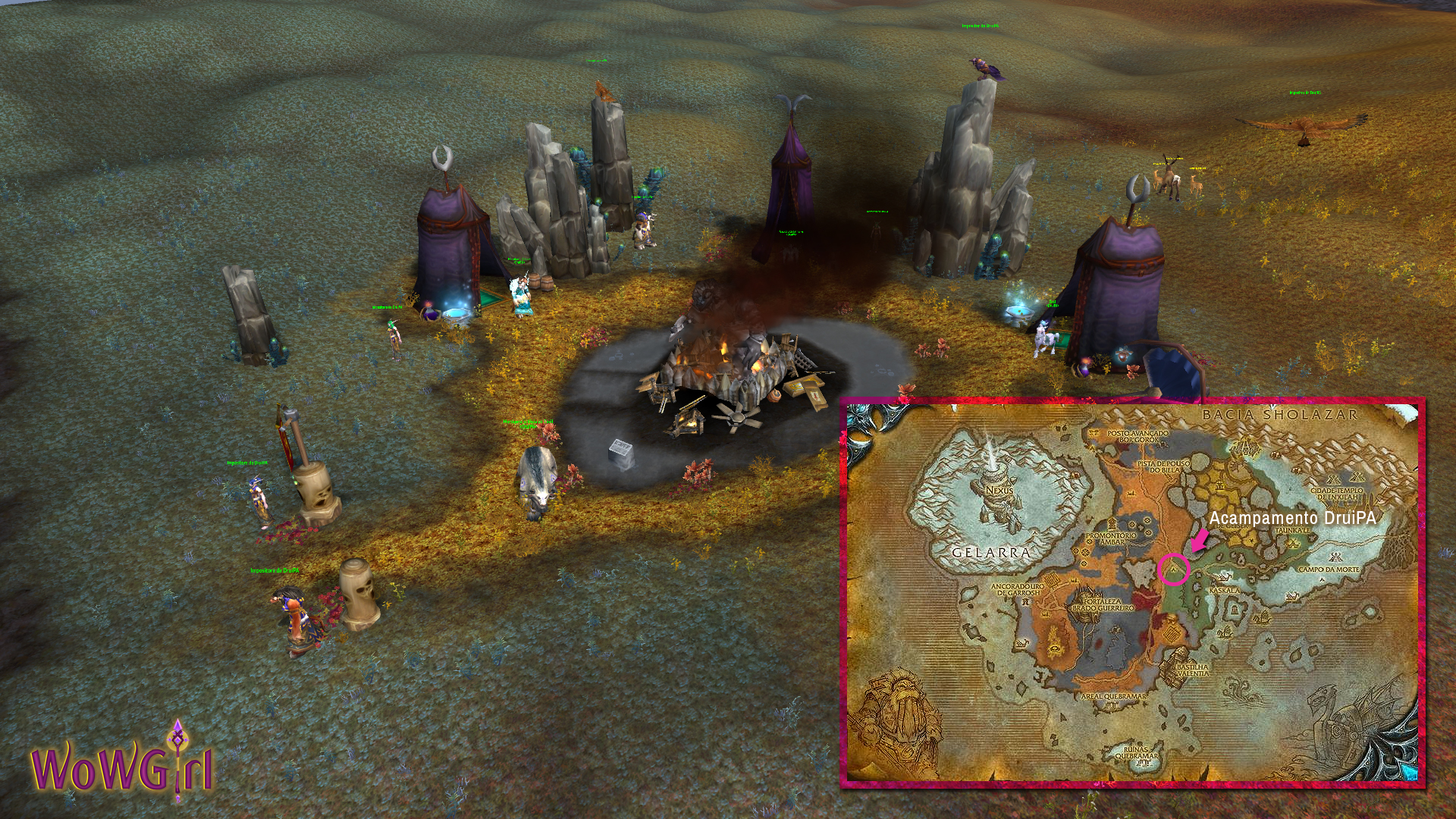
Task: Select the Nexus location on the map
Action: pyautogui.click(x=999, y=490)
